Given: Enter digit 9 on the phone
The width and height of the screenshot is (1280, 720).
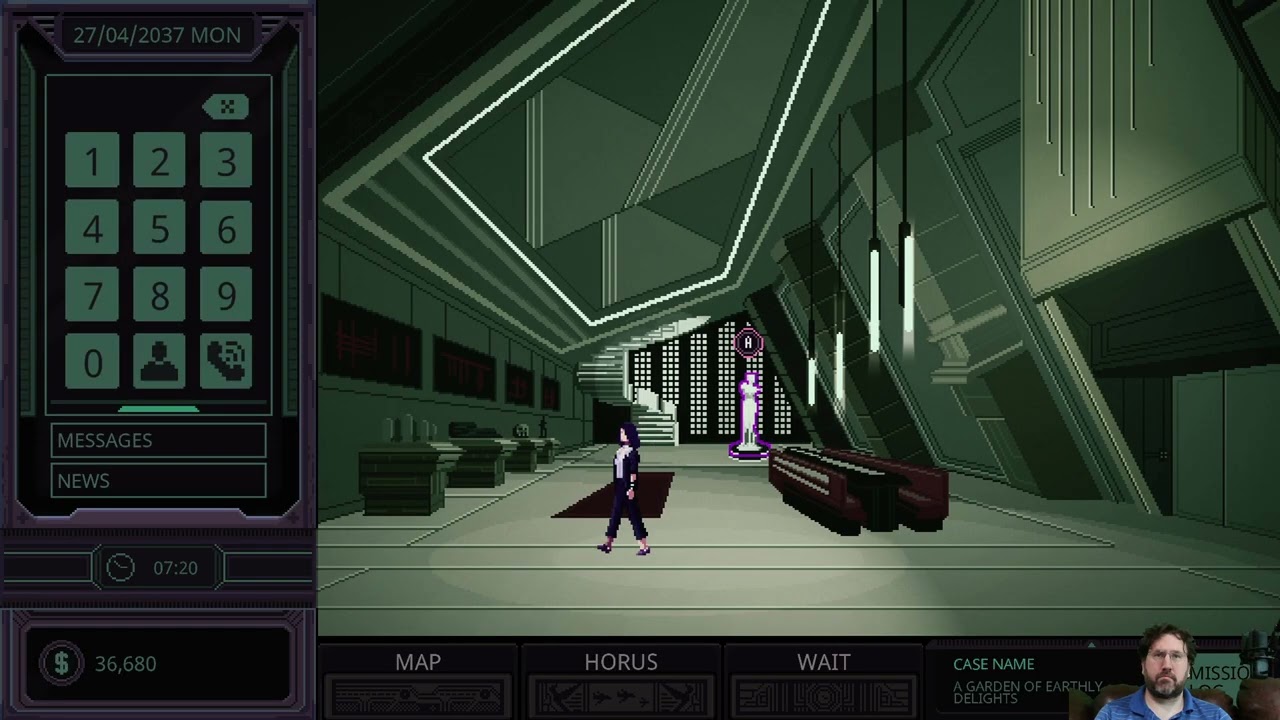Looking at the screenshot, I should click(x=226, y=295).
